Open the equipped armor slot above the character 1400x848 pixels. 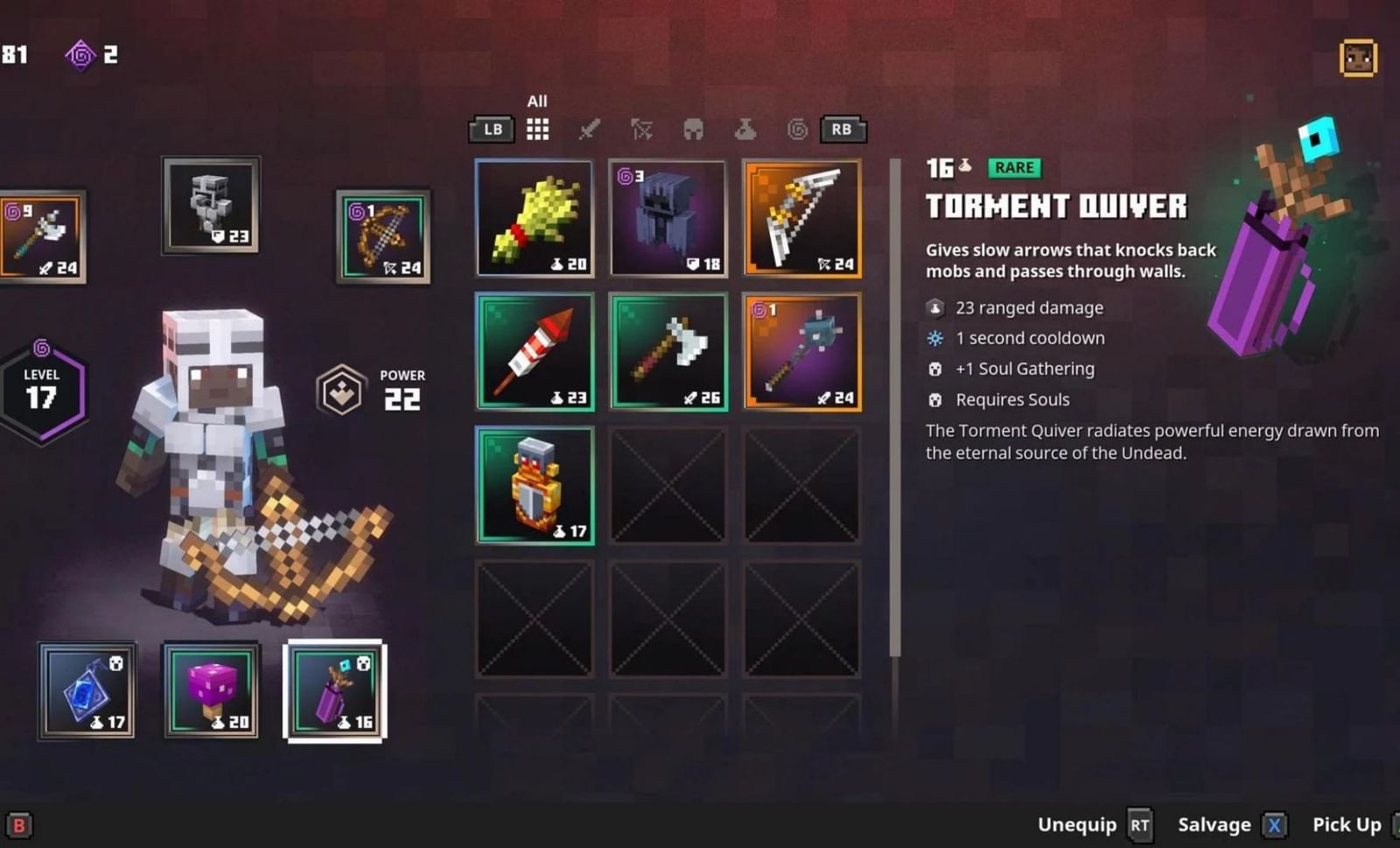(210, 205)
